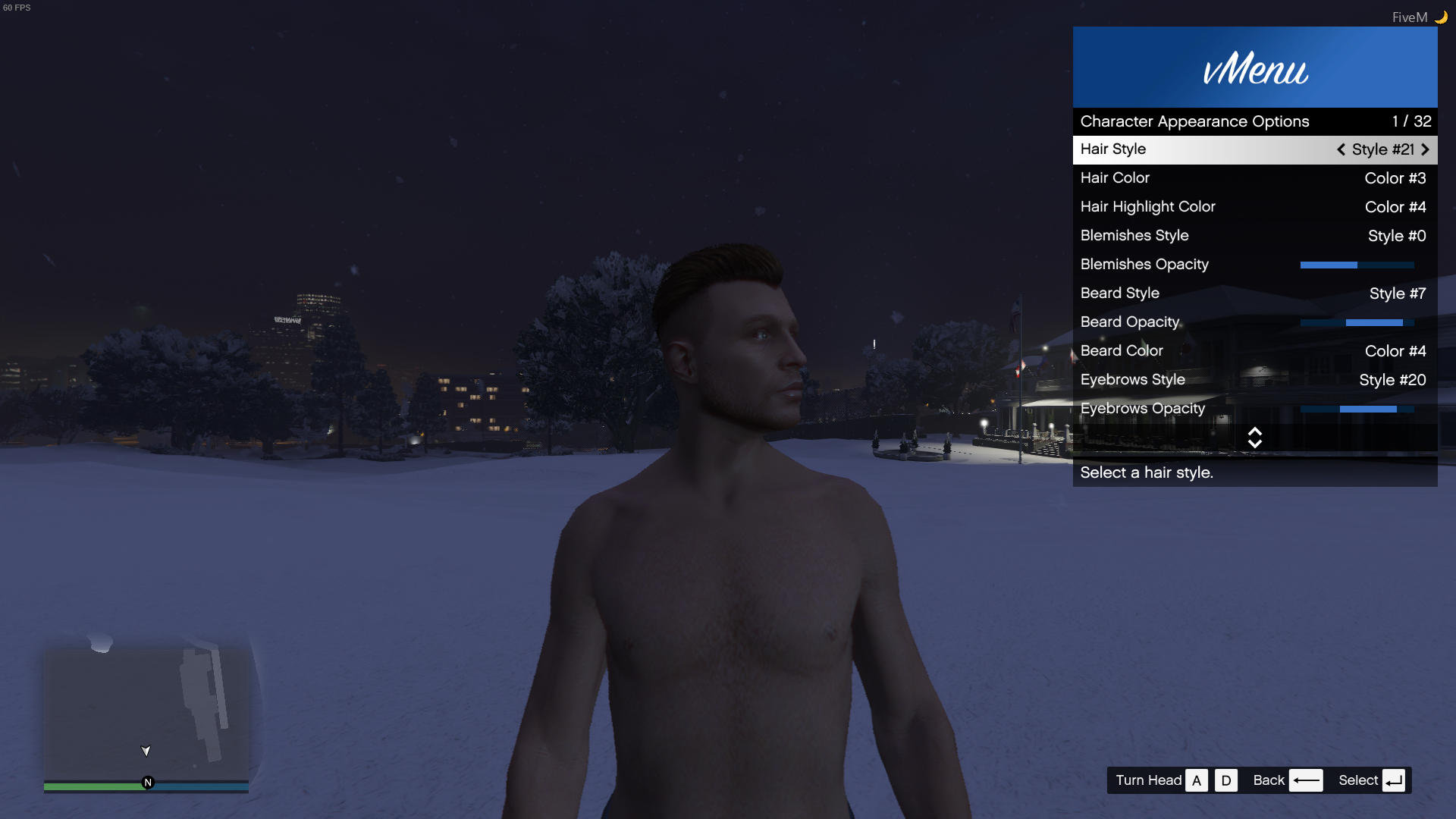The width and height of the screenshot is (1456, 819).
Task: Select Hair Highlight Color entry
Action: coord(1254,207)
